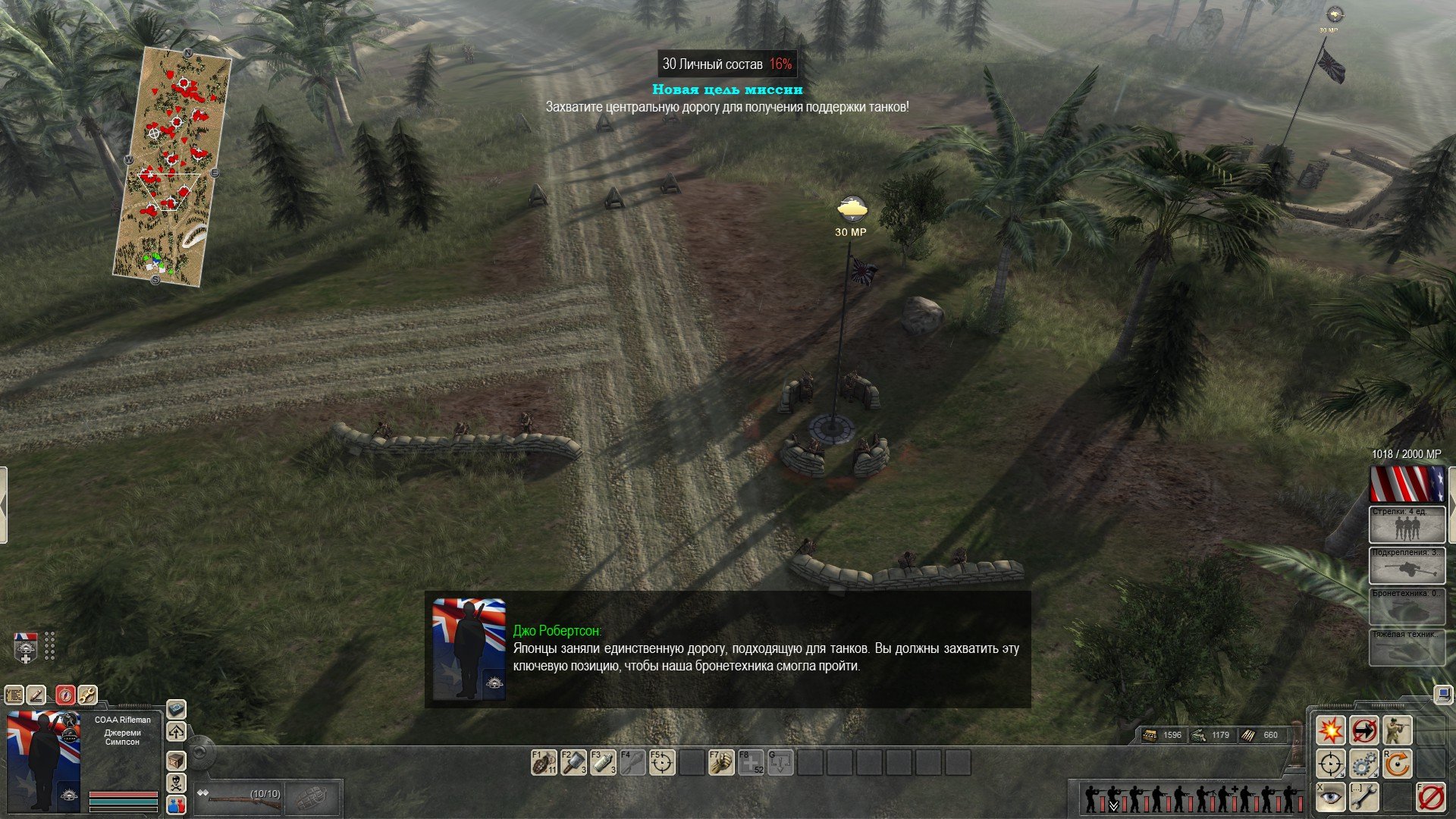
Task: Select the smoke canister hotbar slot
Action: click(603, 762)
